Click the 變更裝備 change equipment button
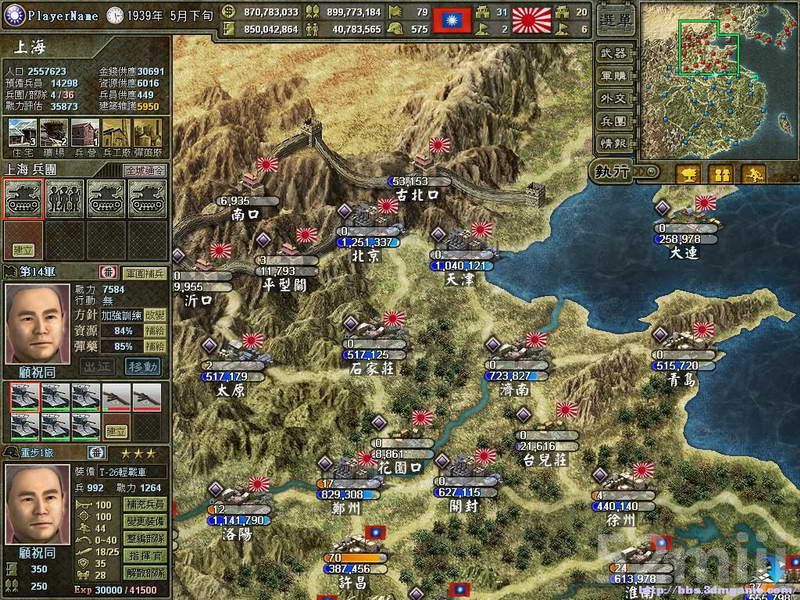Screen dimensions: 800x600 pyautogui.click(x=144, y=521)
